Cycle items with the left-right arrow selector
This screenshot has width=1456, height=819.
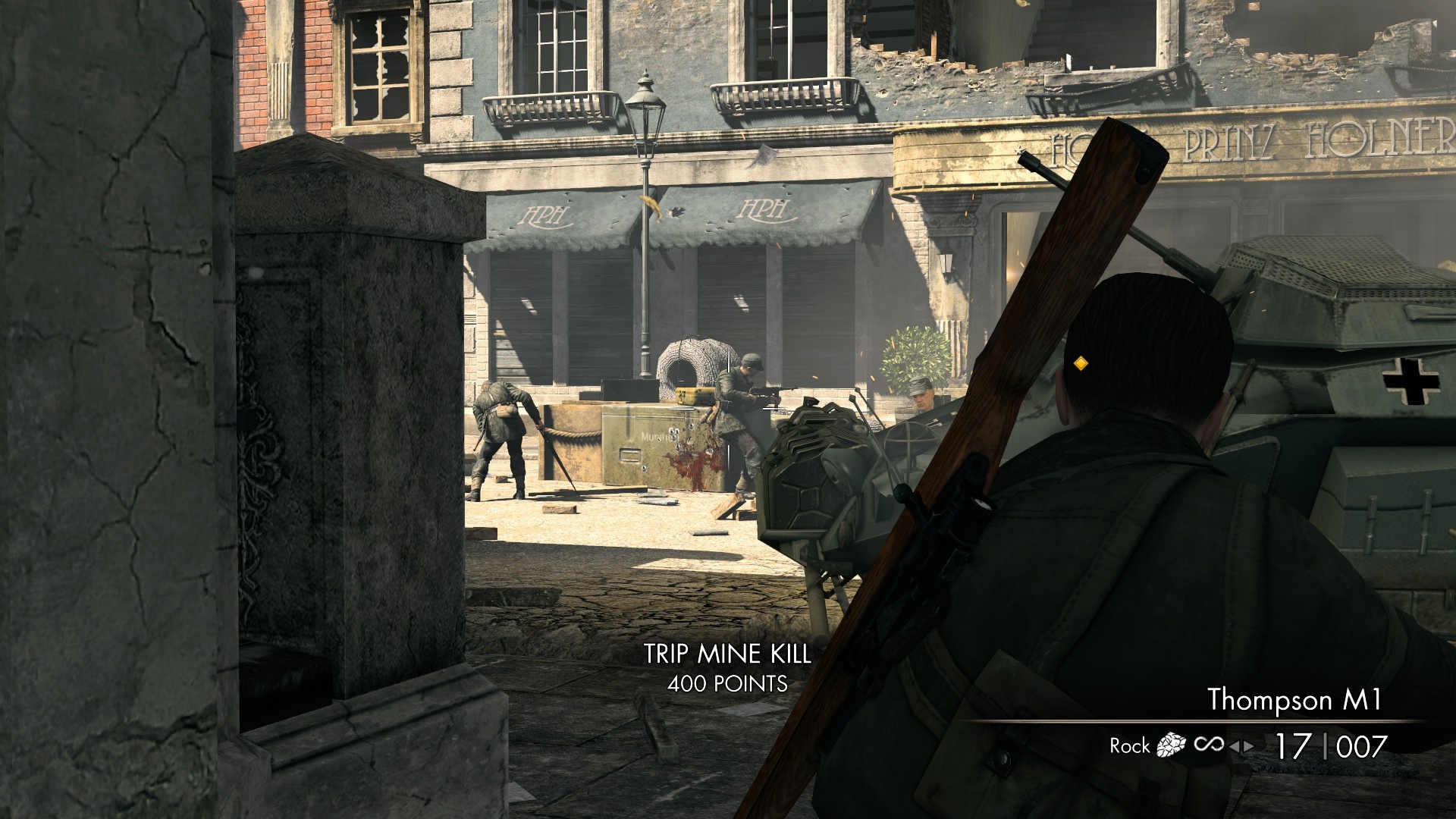[x=1241, y=747]
